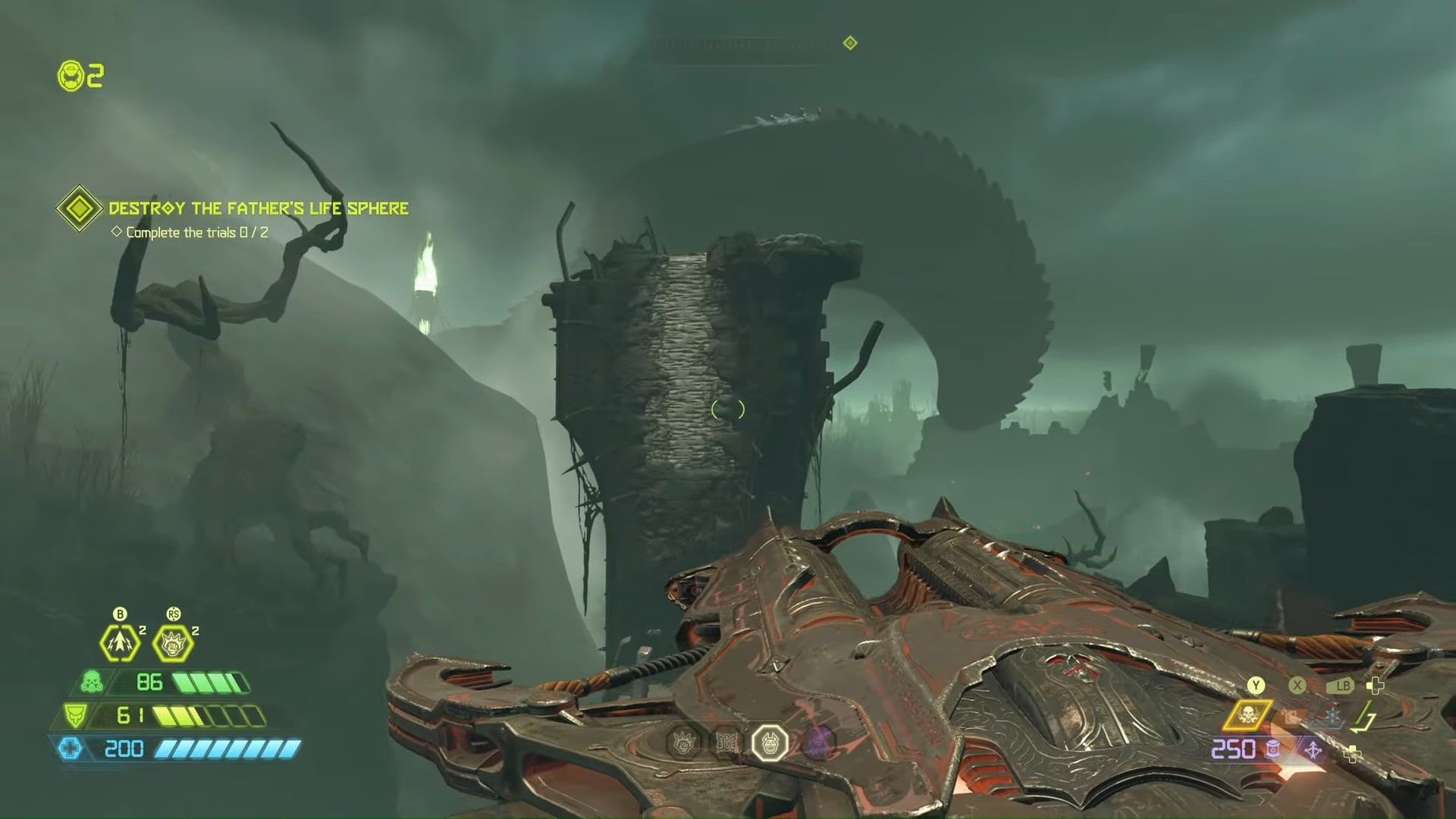Click the green health skull icon
1456x819 pixels.
pyautogui.click(x=92, y=682)
